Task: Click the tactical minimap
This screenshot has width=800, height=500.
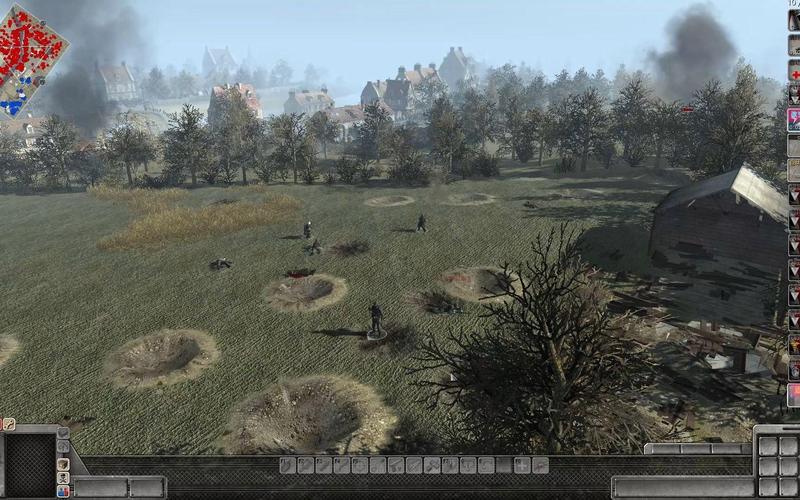Action: (32, 57)
